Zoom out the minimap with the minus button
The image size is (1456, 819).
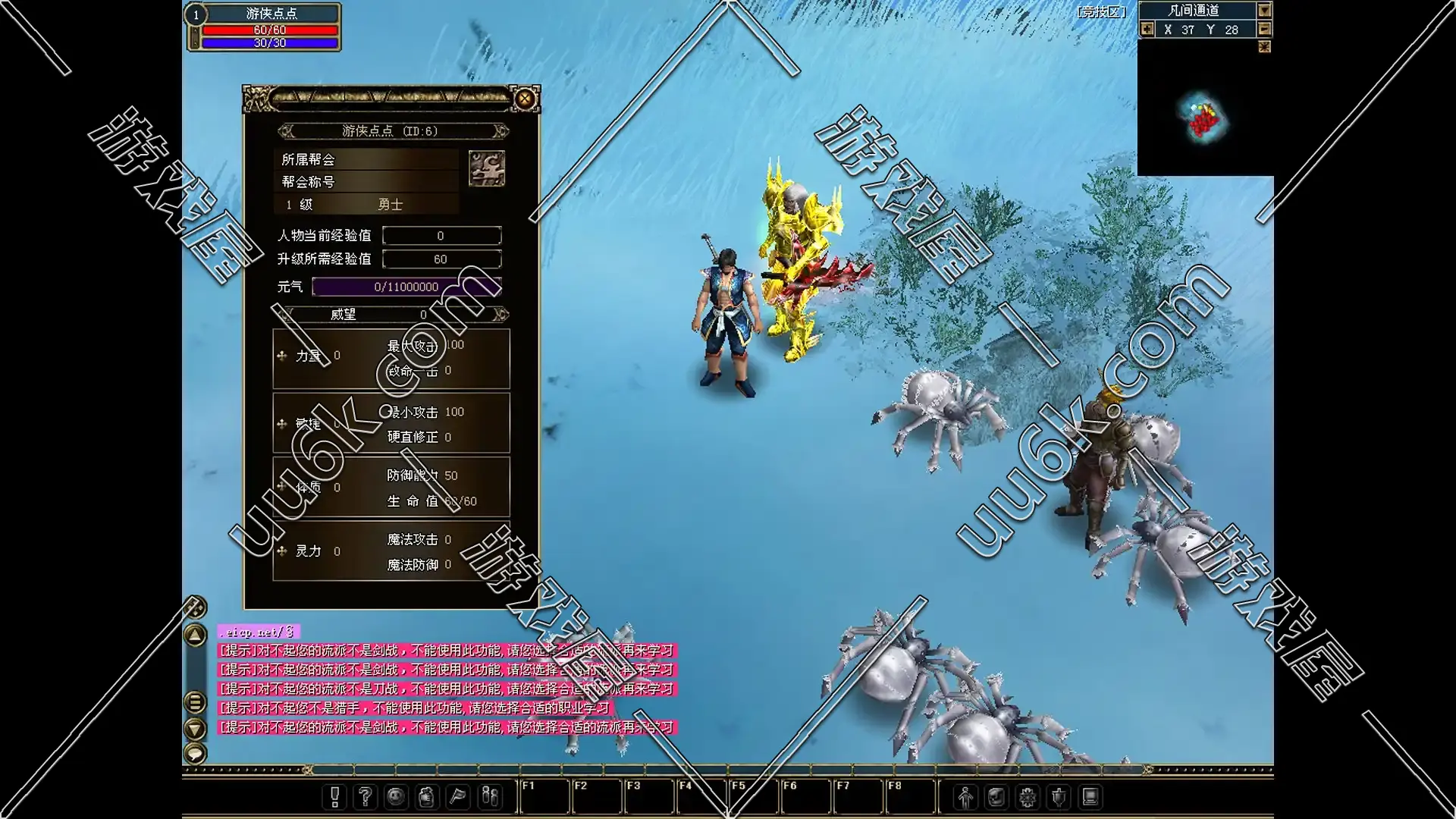[1265, 29]
